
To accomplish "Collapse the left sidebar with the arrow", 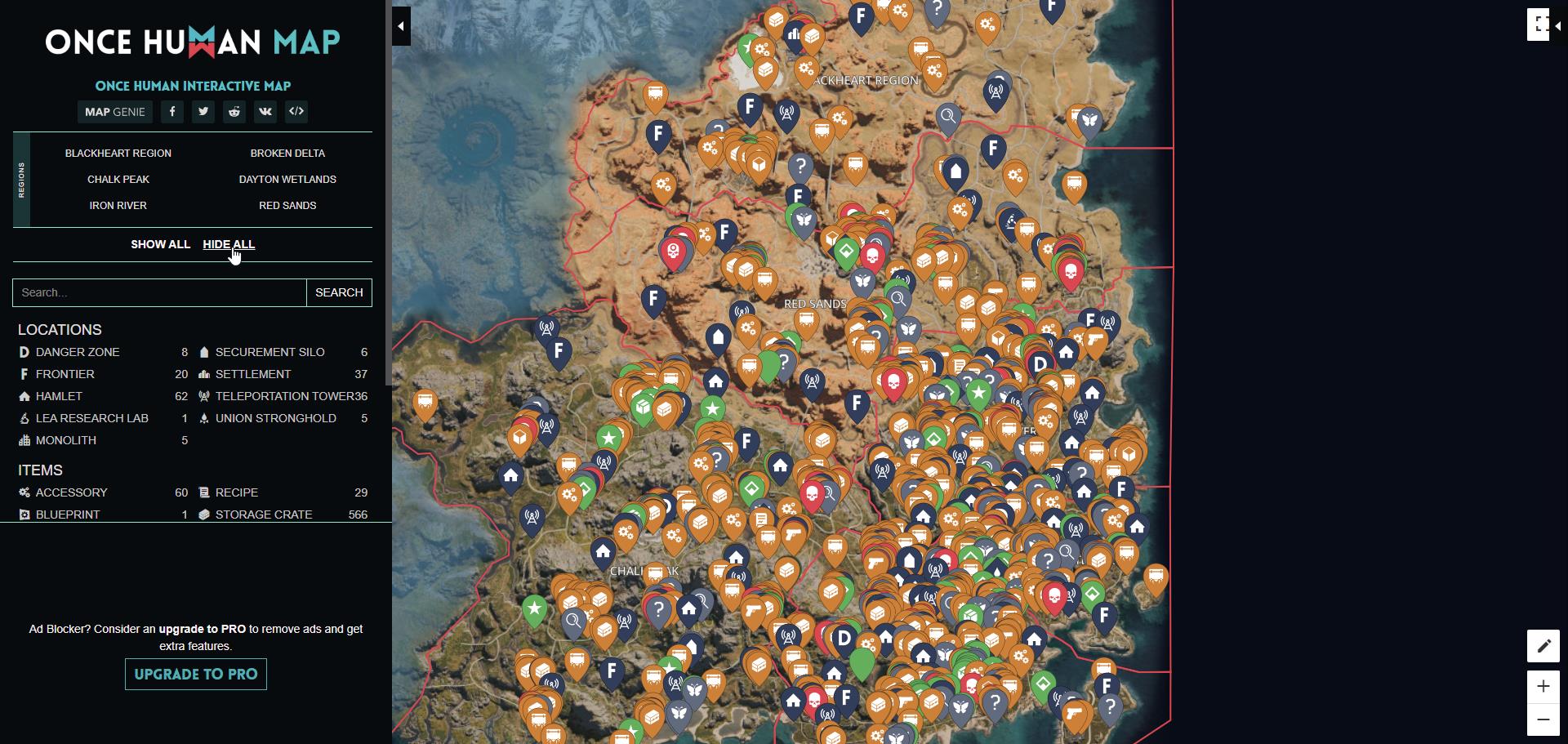I will click(401, 25).
